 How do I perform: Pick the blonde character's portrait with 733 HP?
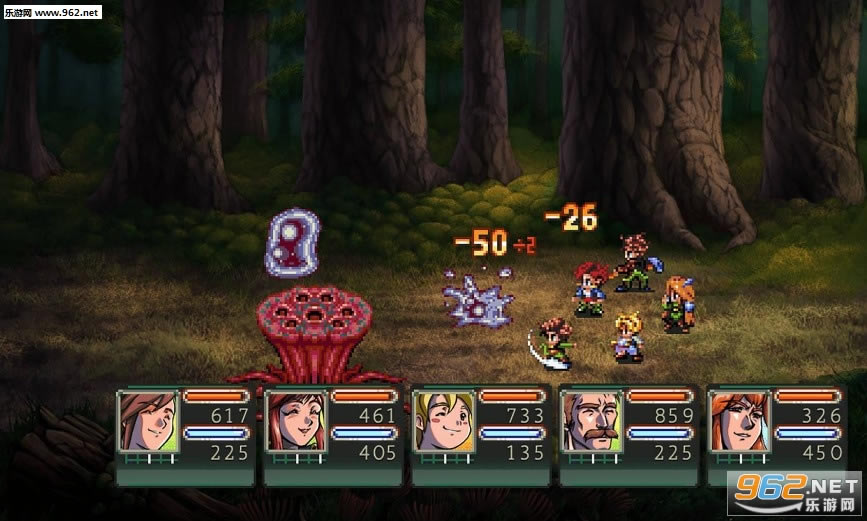click(x=443, y=421)
